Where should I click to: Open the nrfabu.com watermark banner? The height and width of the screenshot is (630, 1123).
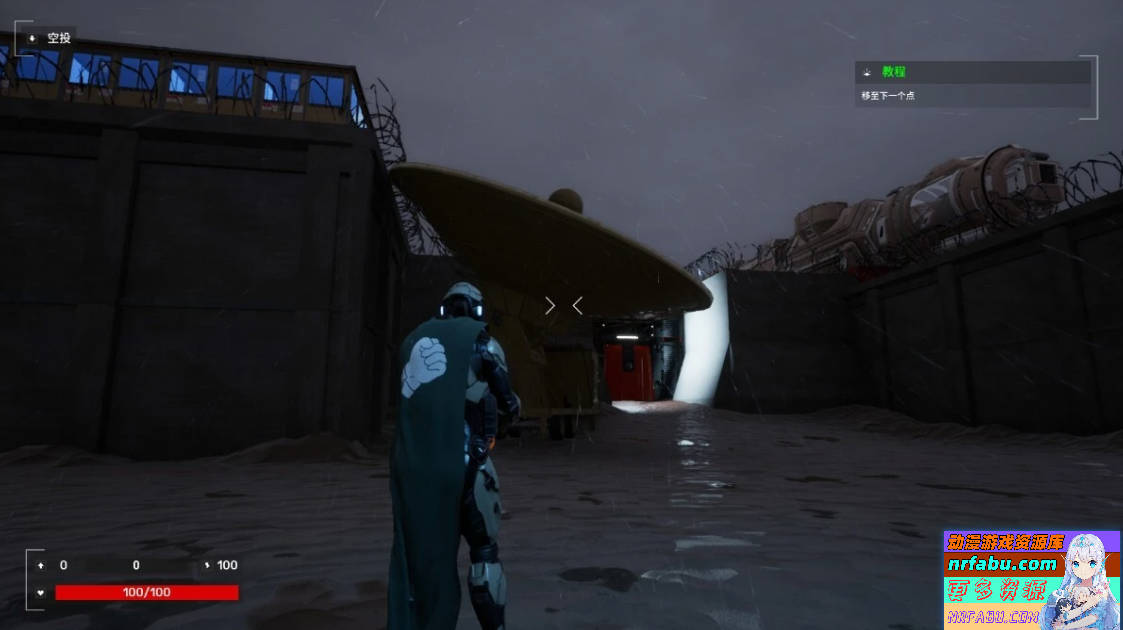(x=1030, y=579)
